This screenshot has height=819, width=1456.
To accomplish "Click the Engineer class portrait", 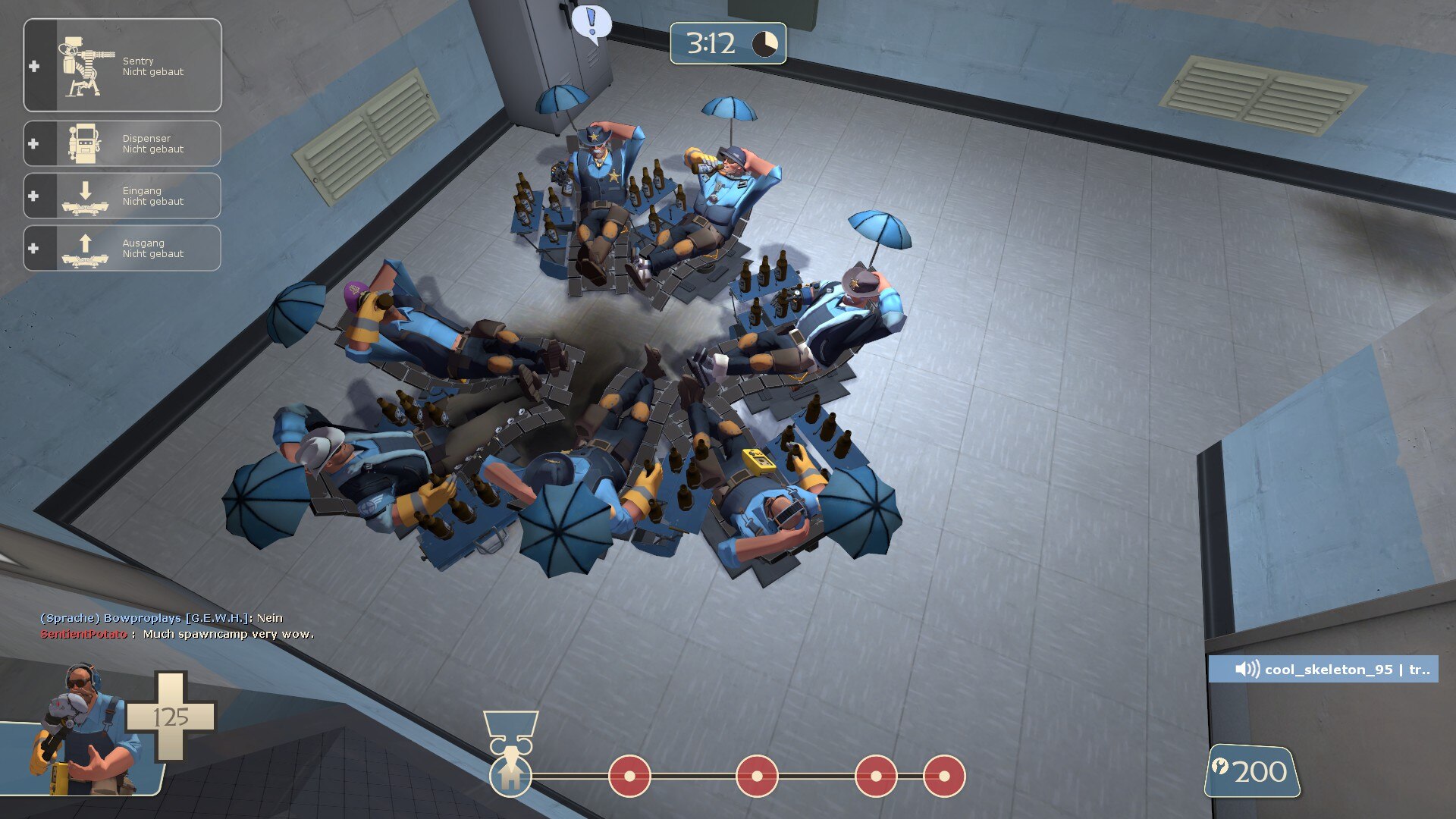I will click(x=82, y=730).
